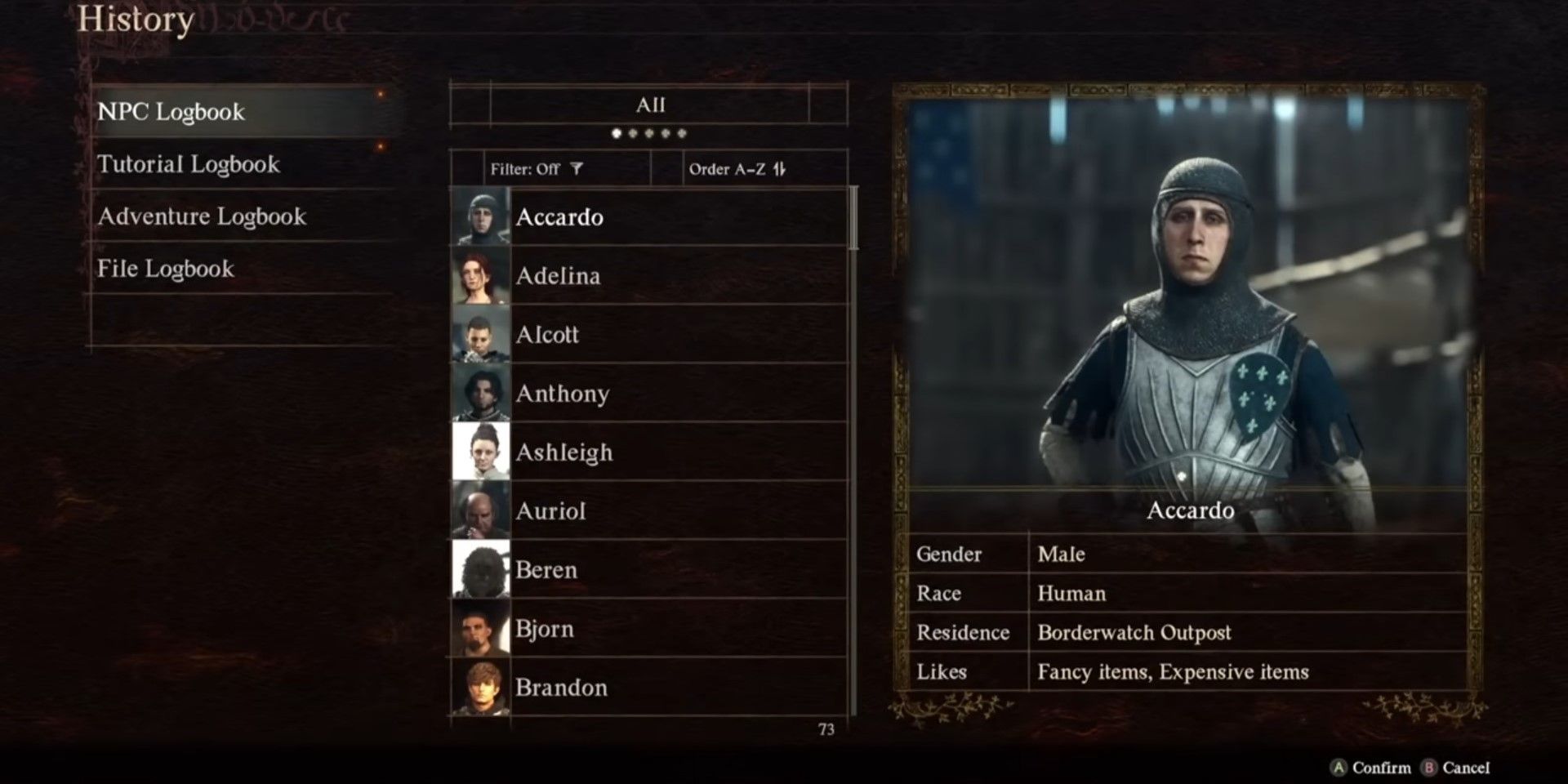Click Auriol's portrait icon

coord(482,511)
